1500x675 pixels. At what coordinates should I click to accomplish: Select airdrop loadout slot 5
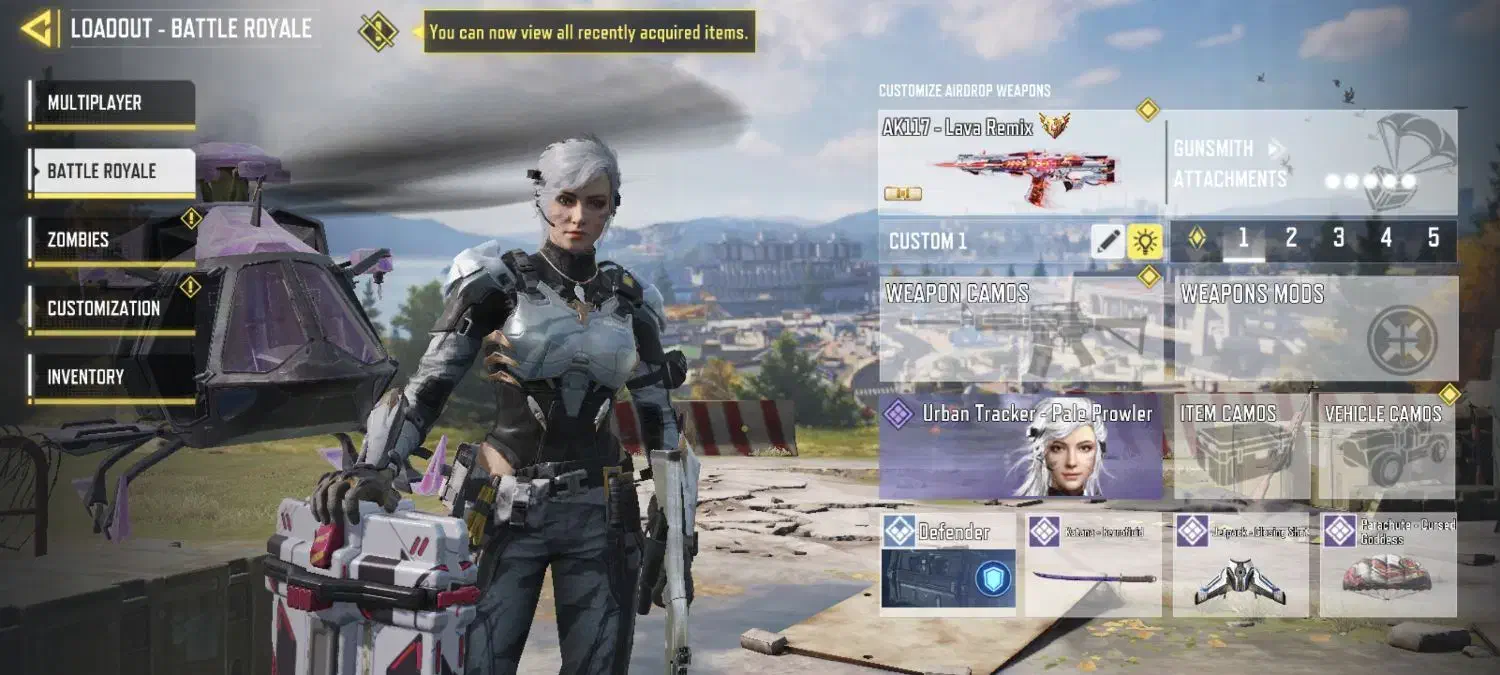[x=1433, y=238]
